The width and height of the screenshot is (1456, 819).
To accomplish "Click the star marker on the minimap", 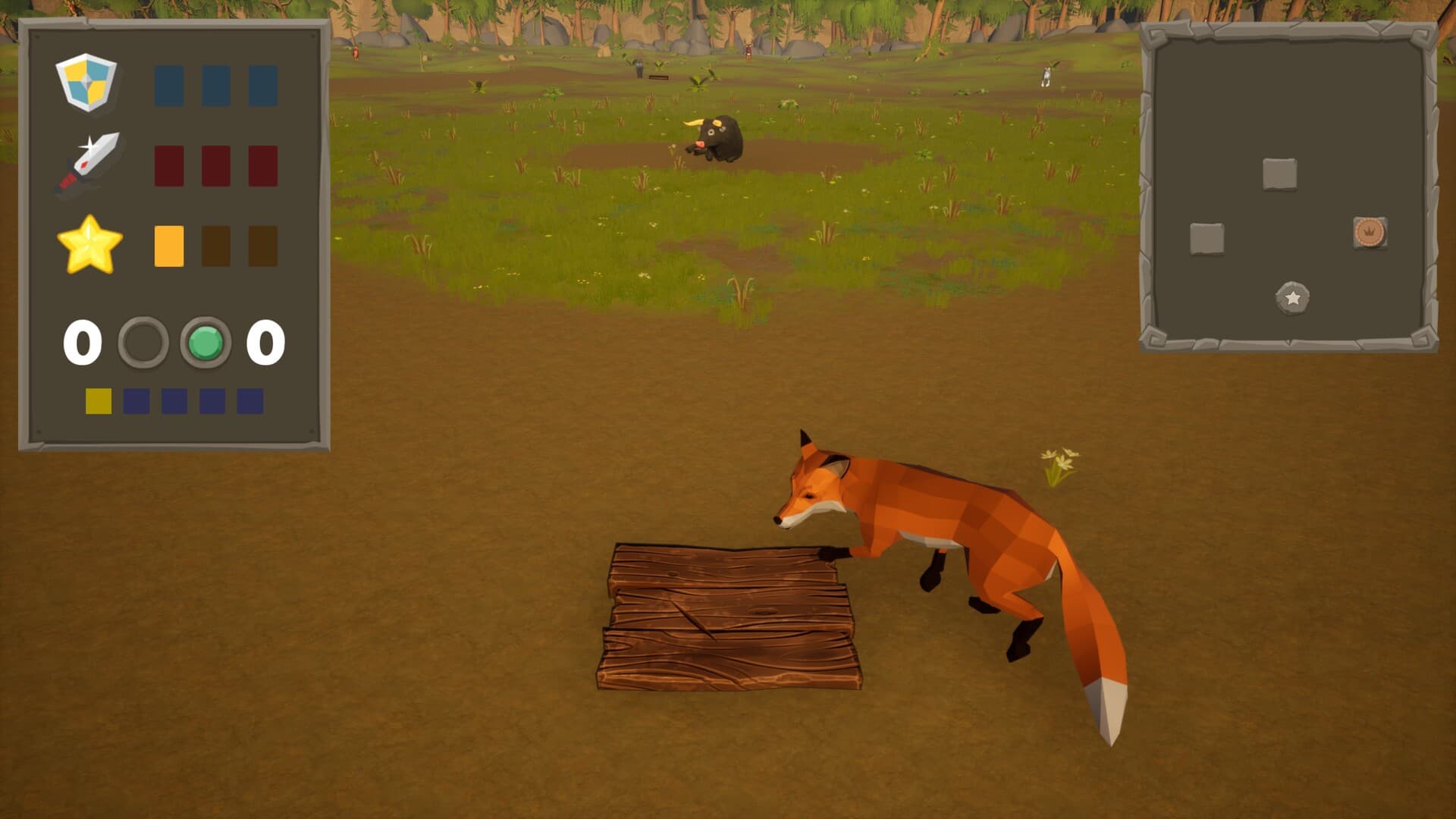I will click(x=1292, y=298).
